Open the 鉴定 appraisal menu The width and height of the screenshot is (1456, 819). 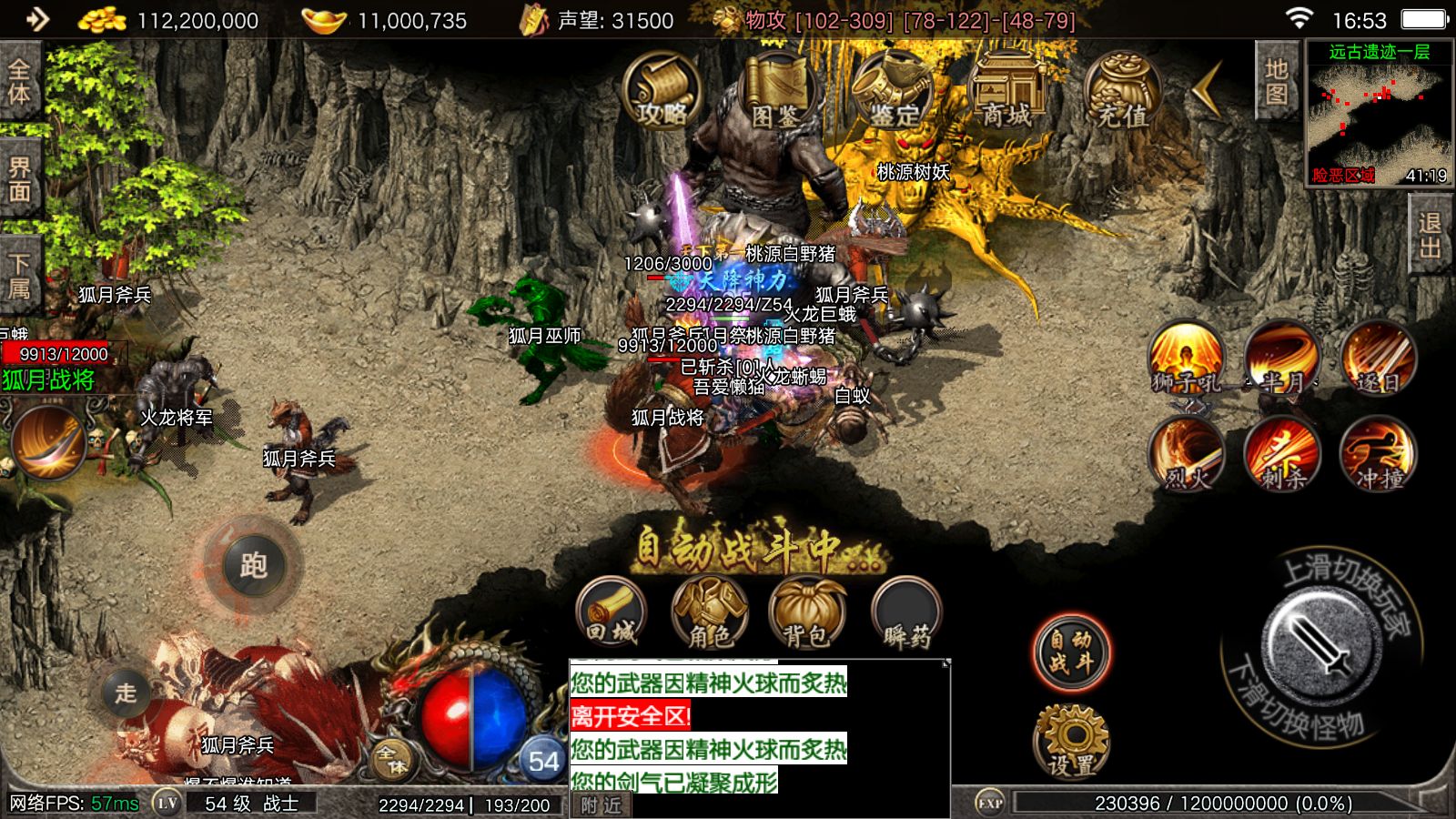[x=893, y=91]
